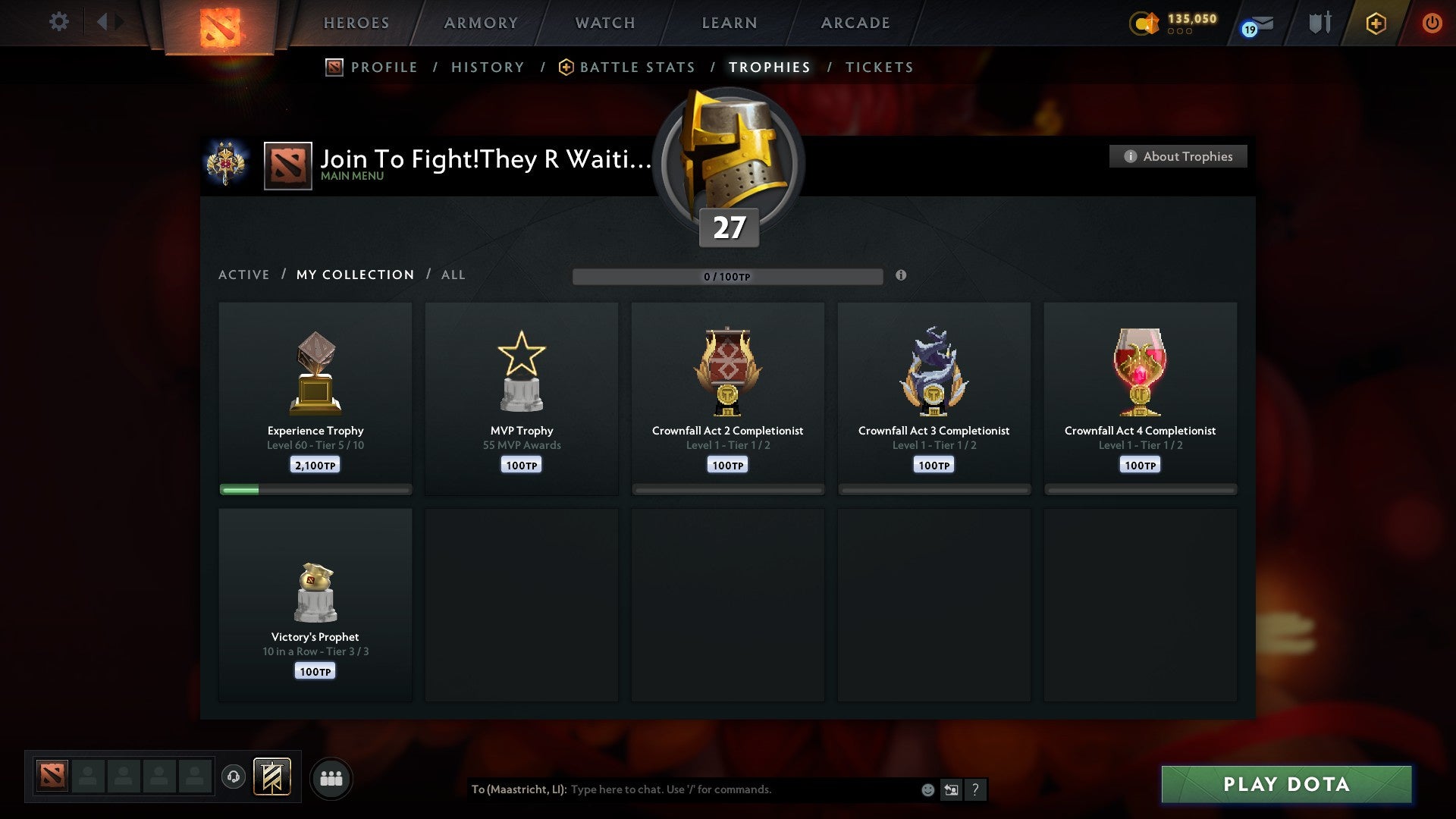
Task: Open the settings gear menu
Action: [58, 22]
